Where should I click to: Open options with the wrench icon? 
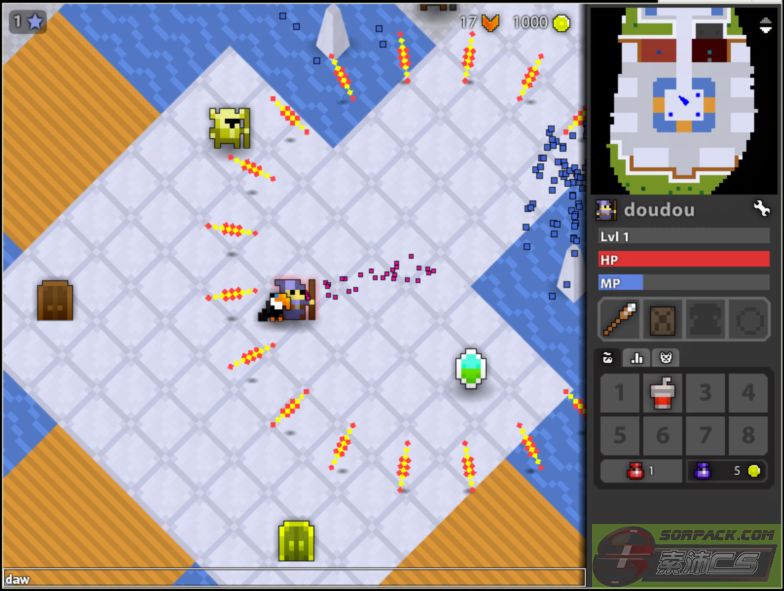(x=761, y=209)
